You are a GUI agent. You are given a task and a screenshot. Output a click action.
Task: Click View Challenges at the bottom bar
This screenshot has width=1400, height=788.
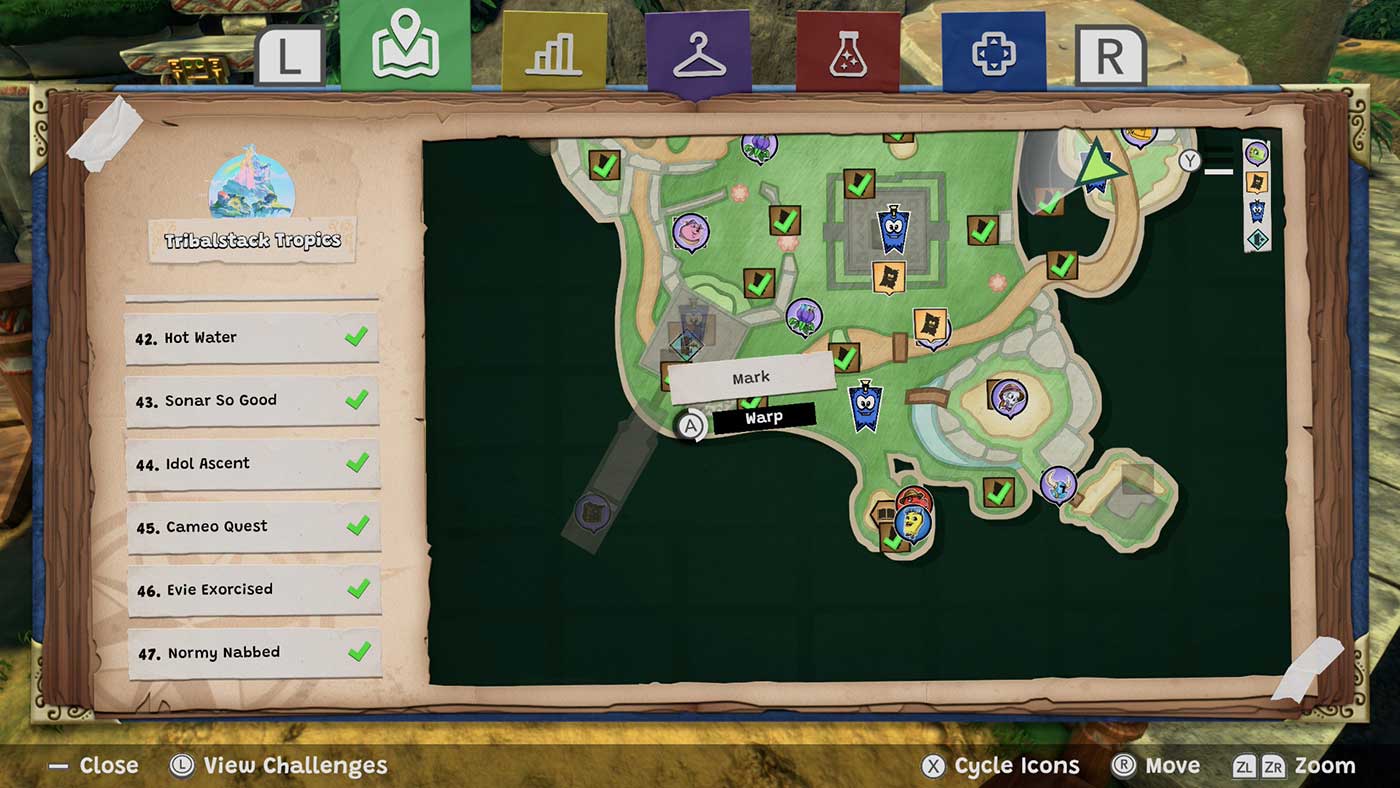(295, 766)
